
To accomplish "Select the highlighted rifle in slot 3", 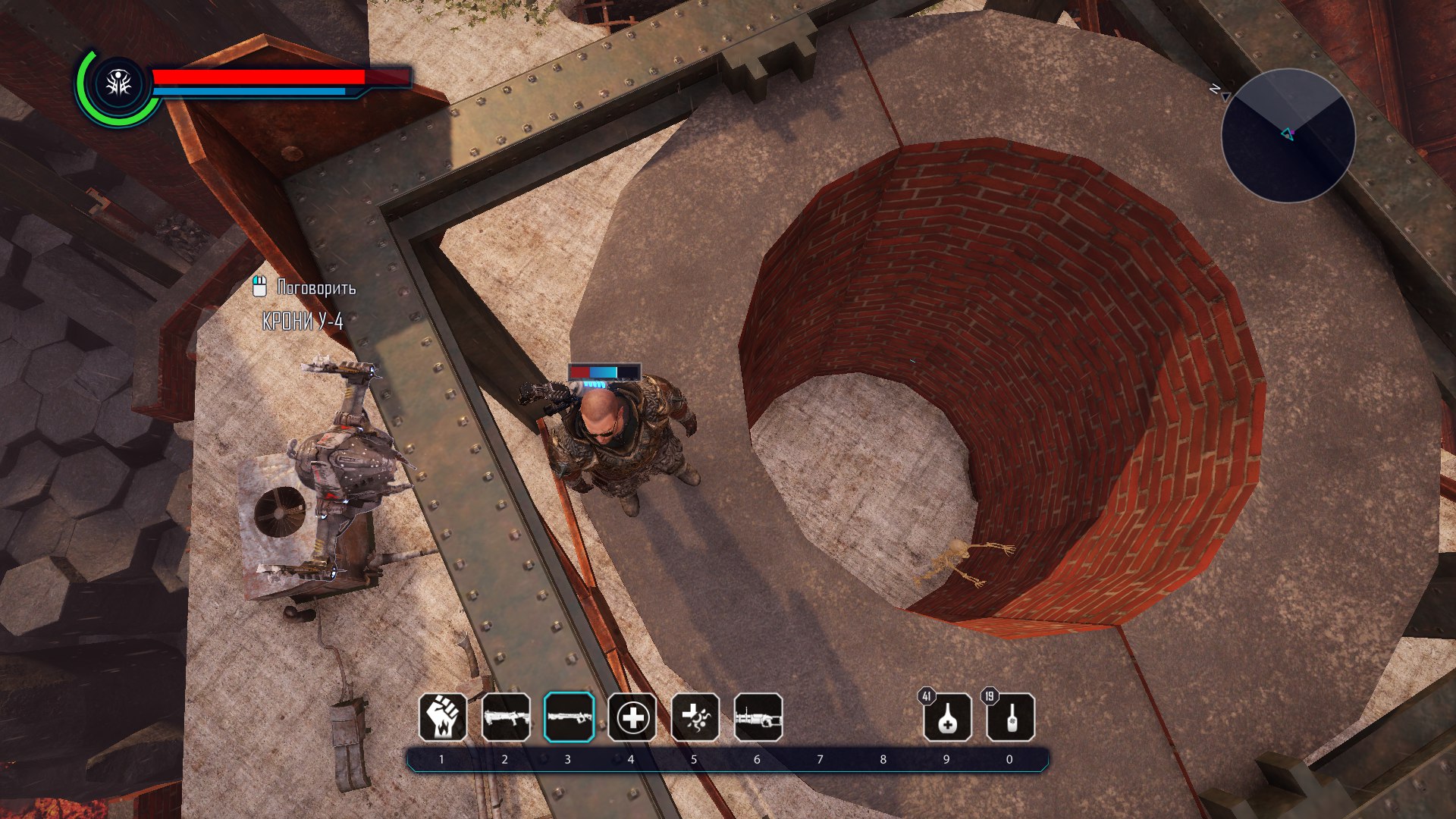I will pos(569,717).
